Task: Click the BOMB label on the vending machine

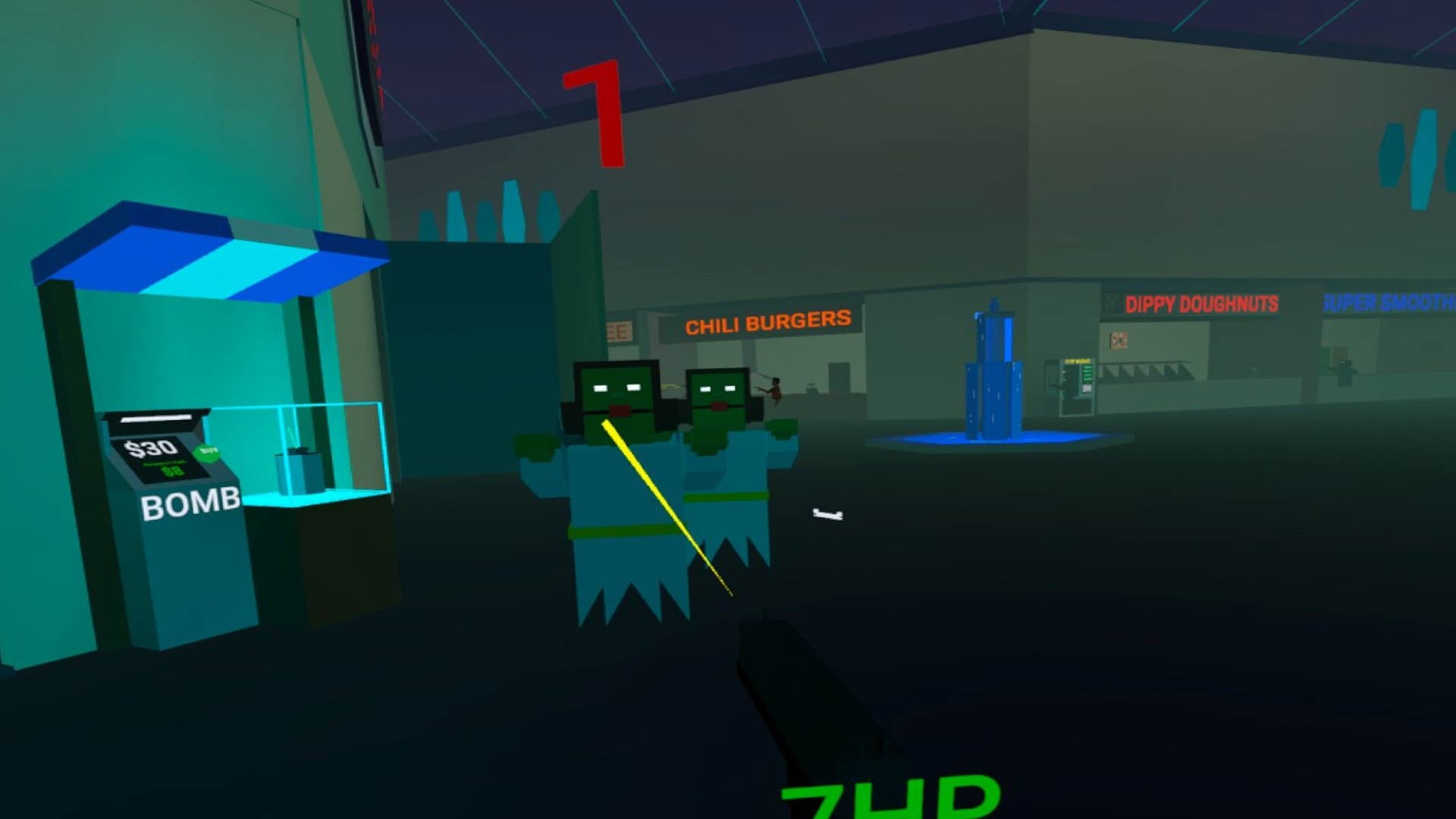Action: [188, 502]
